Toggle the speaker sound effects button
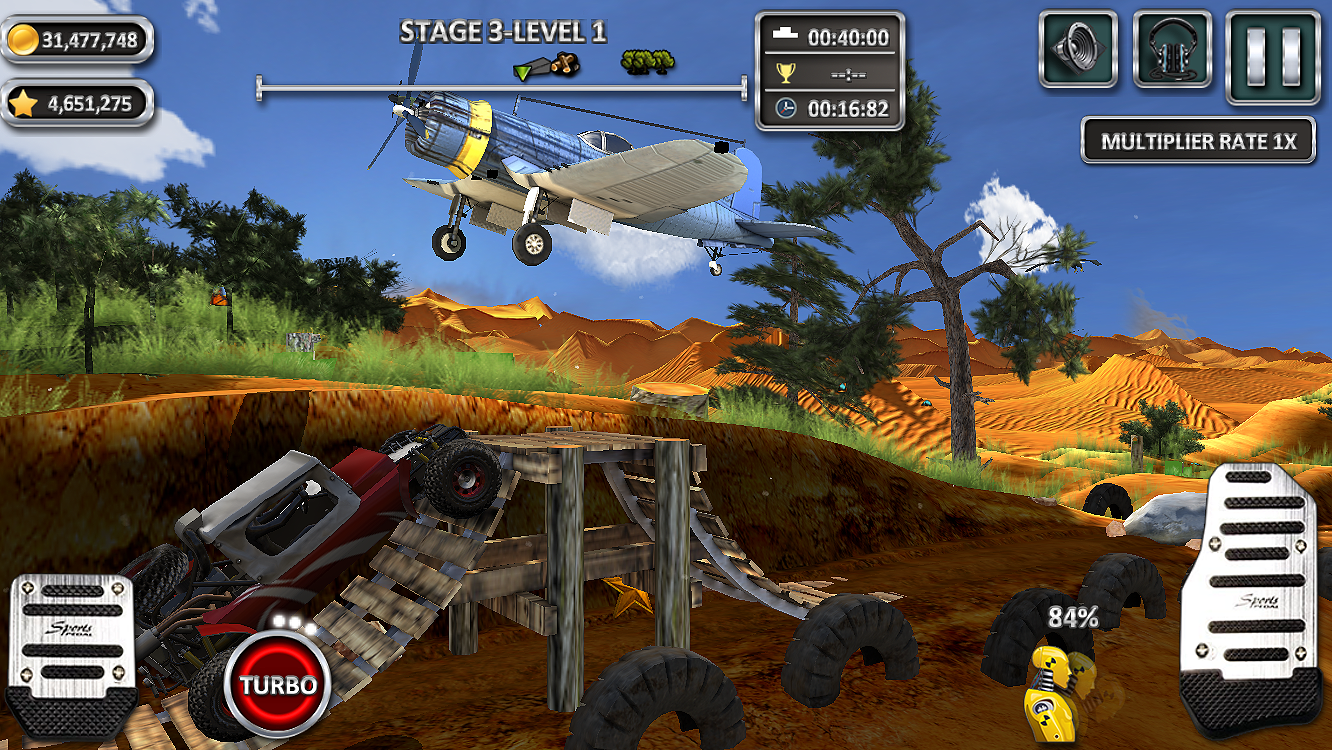Screen dimensions: 1332x750 1078,49
